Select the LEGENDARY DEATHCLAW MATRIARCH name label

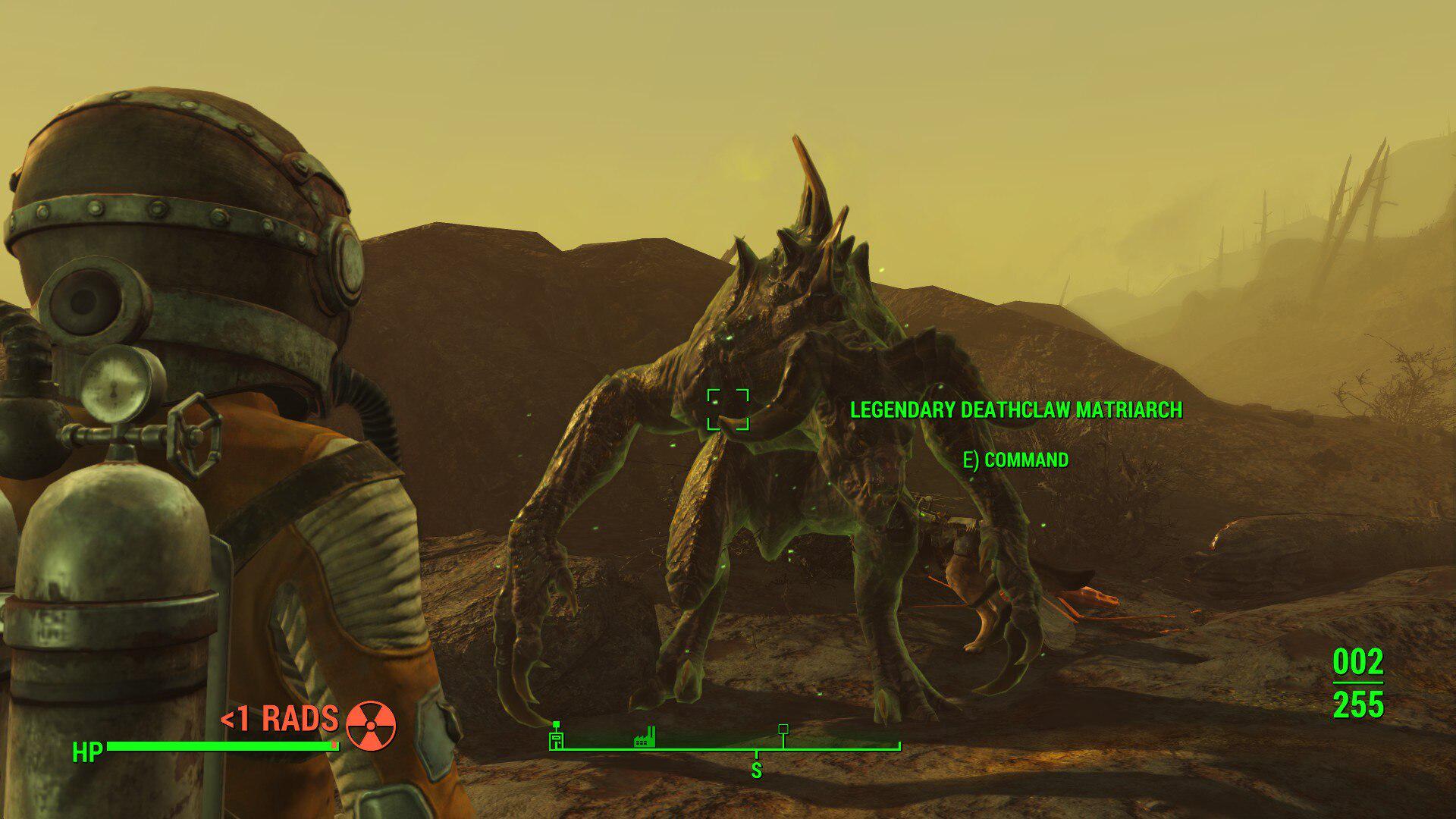(x=1018, y=410)
